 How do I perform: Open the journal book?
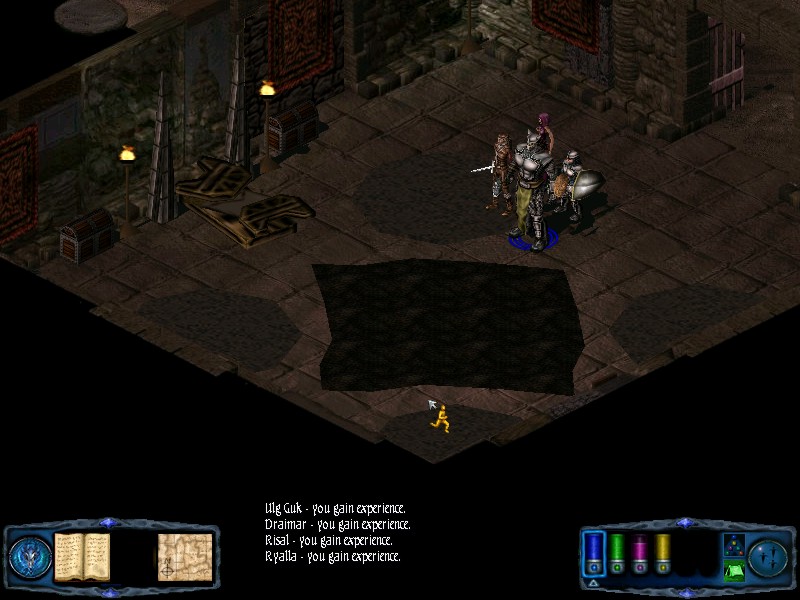pos(82,556)
